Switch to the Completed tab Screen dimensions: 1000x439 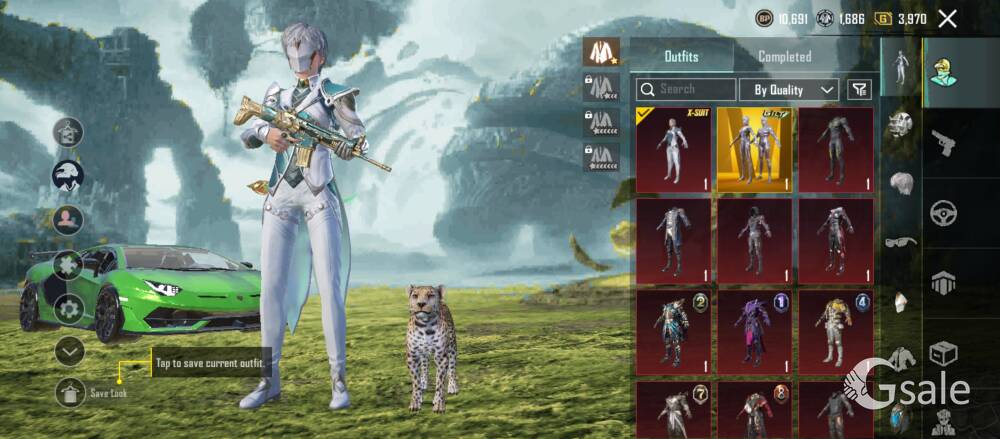pyautogui.click(x=784, y=57)
